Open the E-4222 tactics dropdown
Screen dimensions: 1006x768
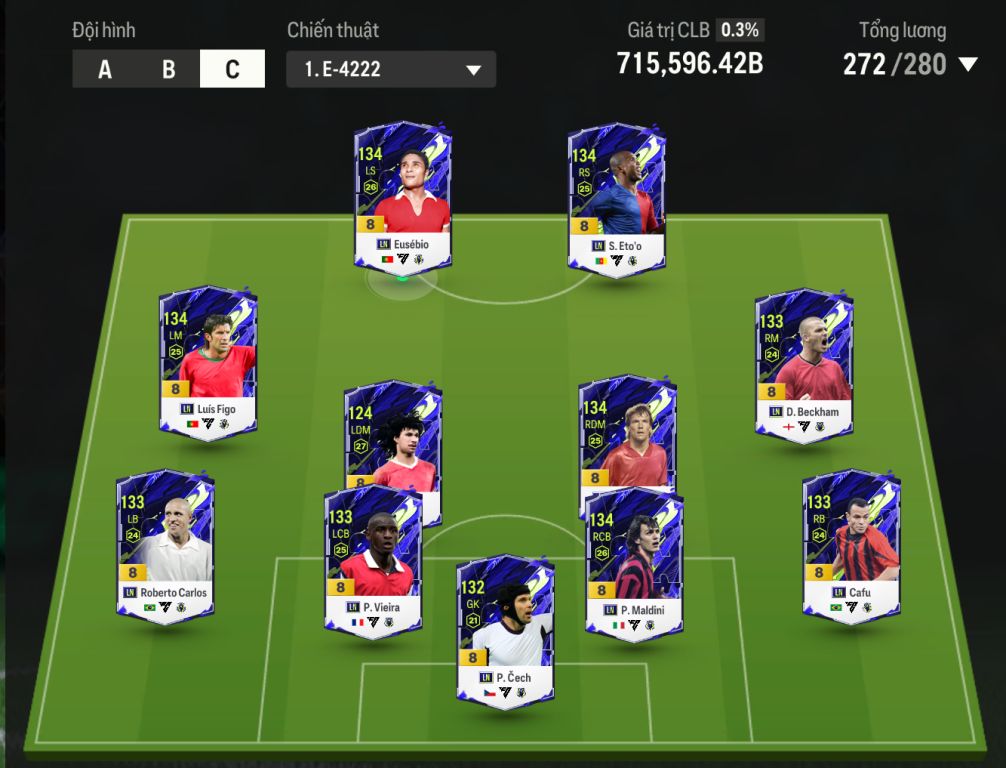(390, 70)
